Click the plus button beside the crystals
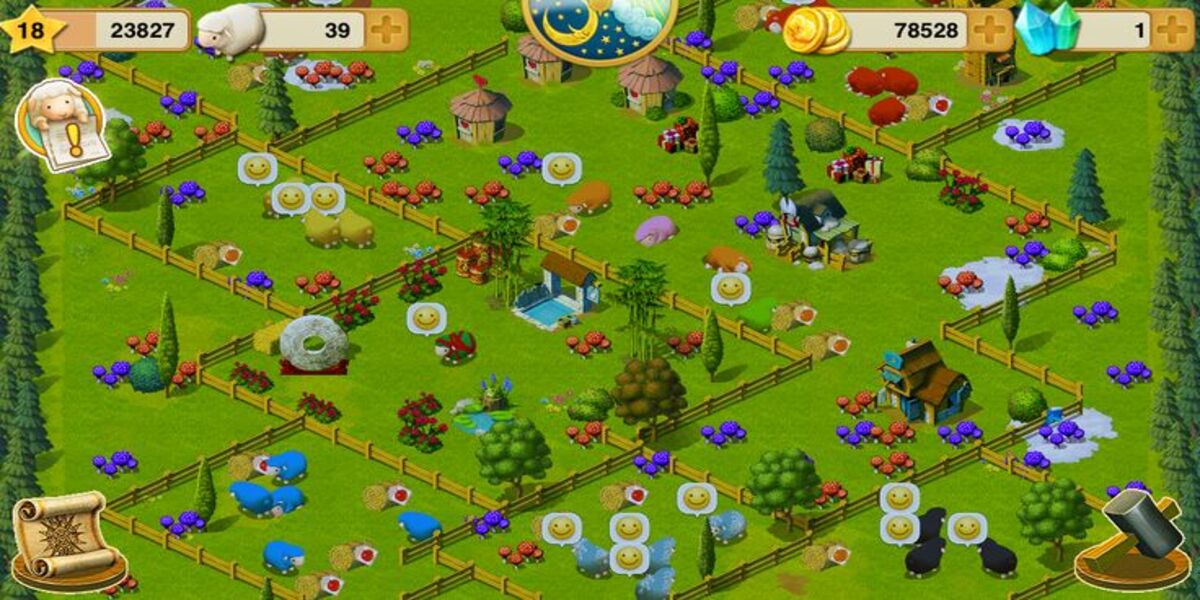Screen dimensions: 1200x600 (1173, 30)
